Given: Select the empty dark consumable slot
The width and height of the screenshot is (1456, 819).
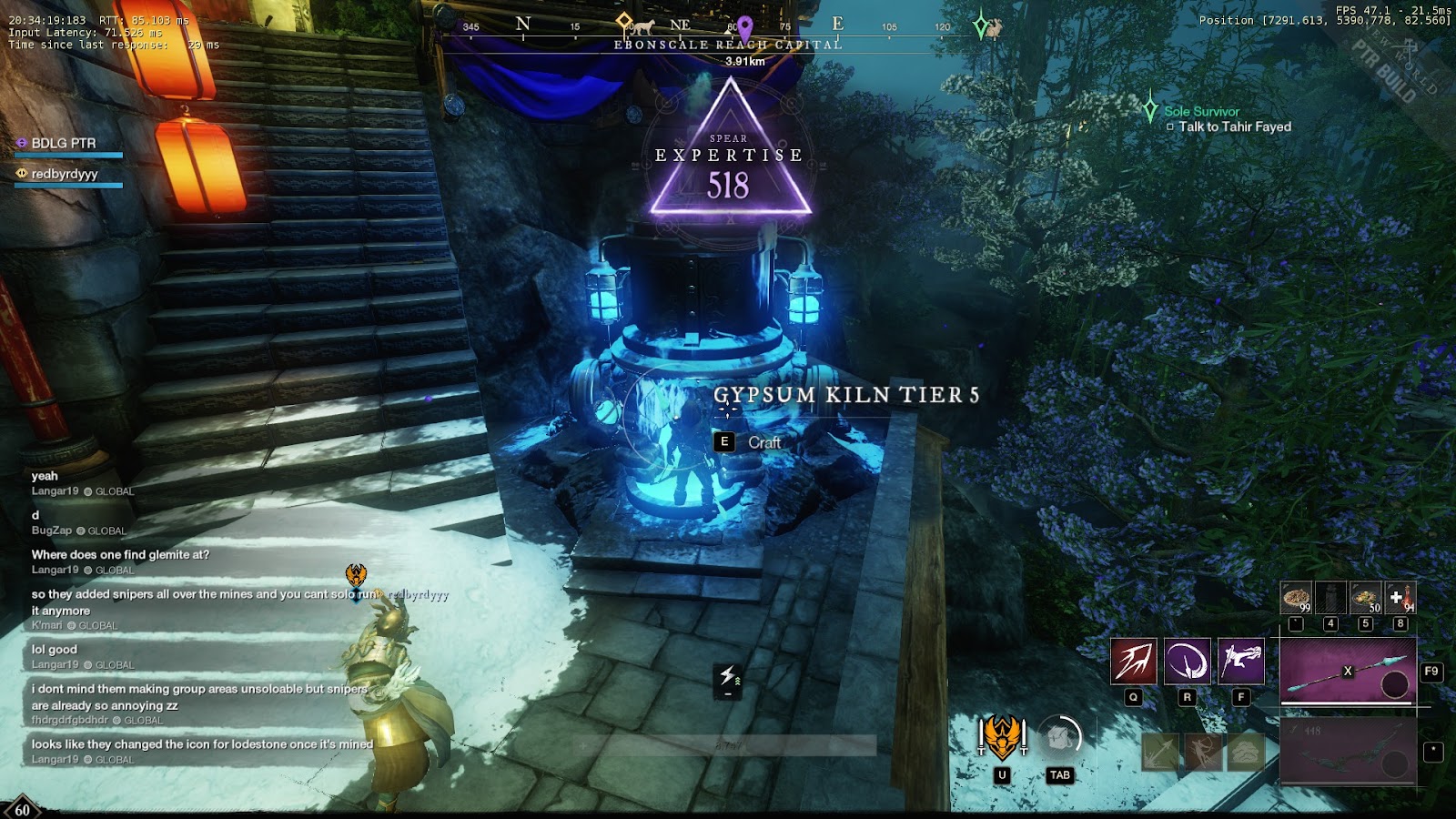Looking at the screenshot, I should click(1330, 598).
